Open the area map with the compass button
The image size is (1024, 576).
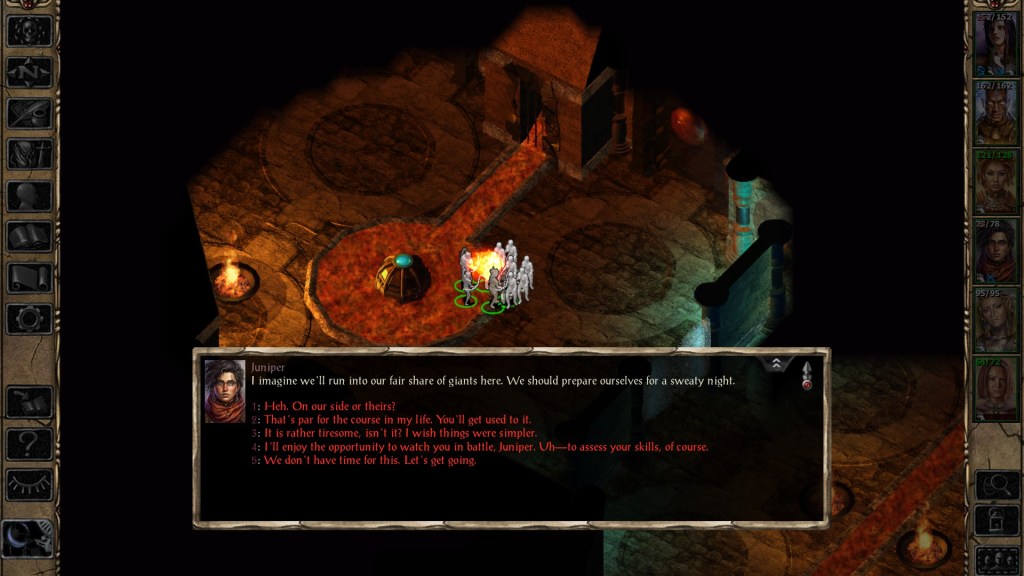pyautogui.click(x=29, y=71)
